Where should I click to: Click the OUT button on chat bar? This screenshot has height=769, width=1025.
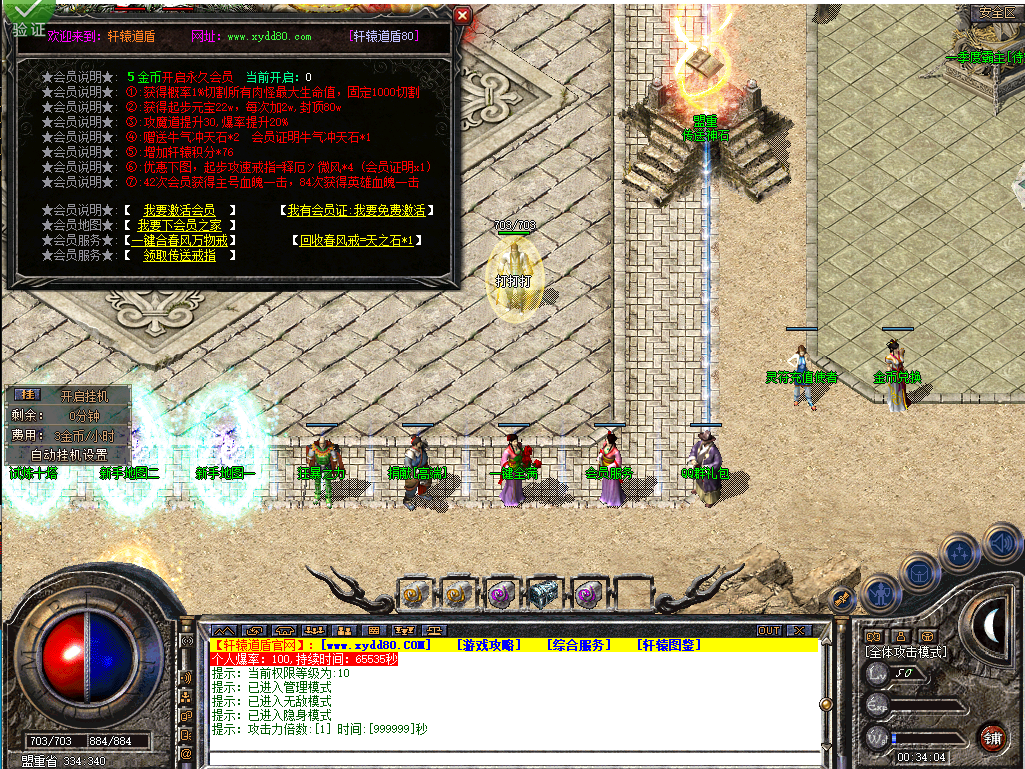coord(768,630)
